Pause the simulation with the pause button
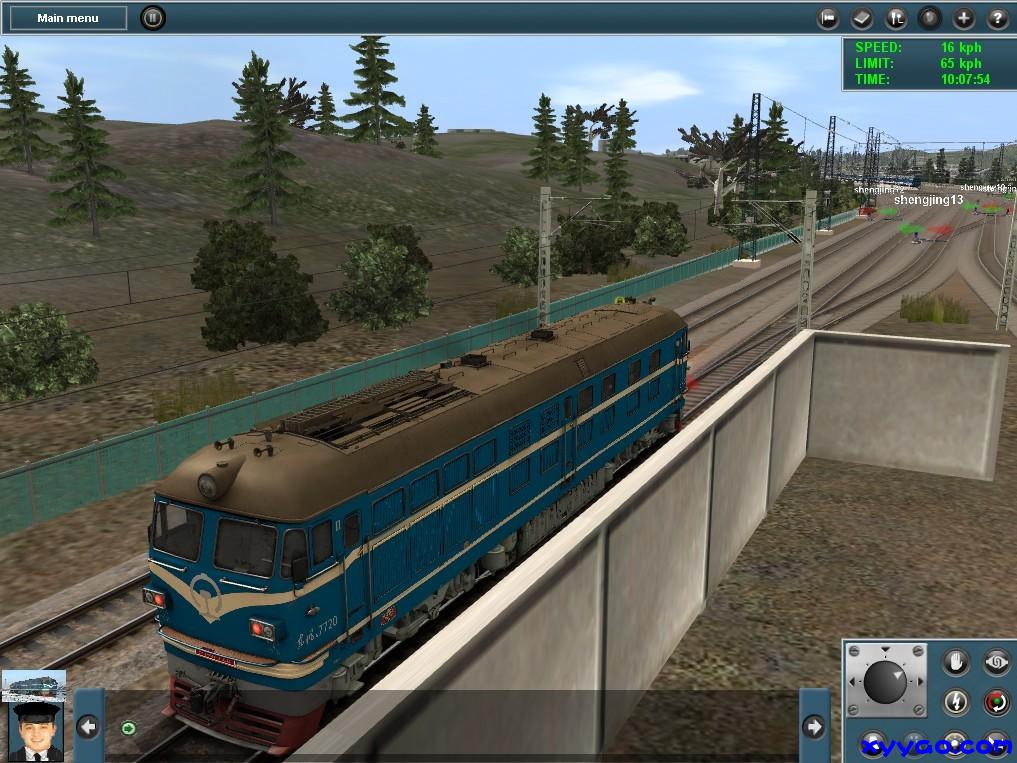The width and height of the screenshot is (1017, 763). click(x=152, y=18)
